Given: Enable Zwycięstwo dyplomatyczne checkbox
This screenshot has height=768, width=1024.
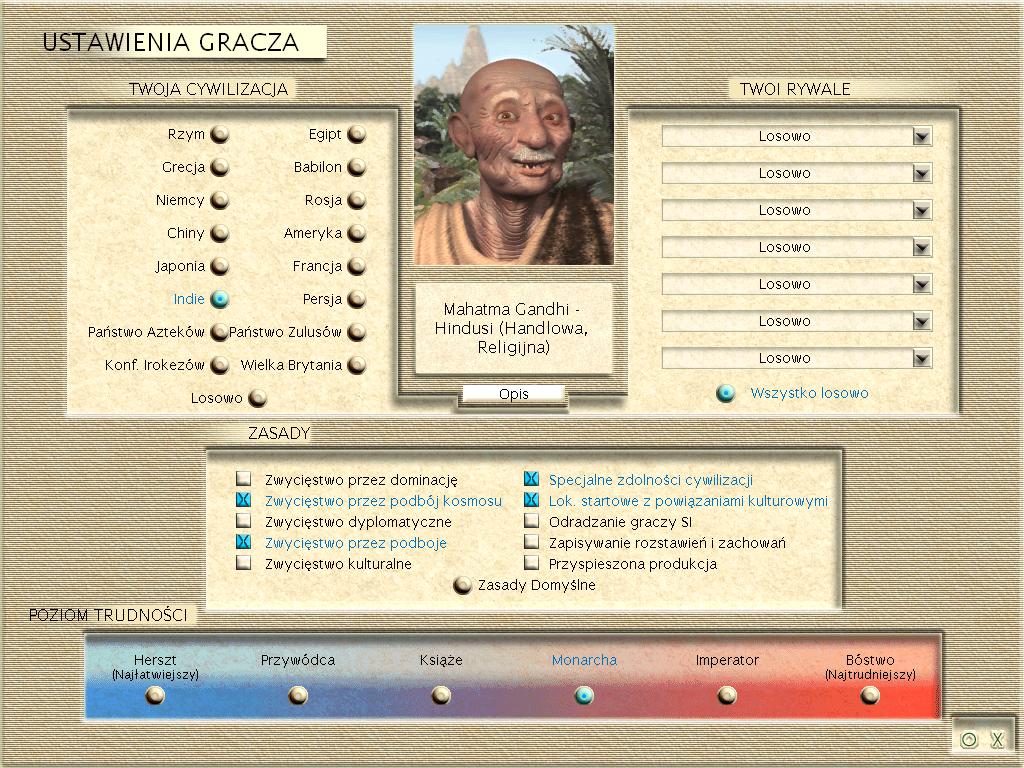Looking at the screenshot, I should point(243,521).
